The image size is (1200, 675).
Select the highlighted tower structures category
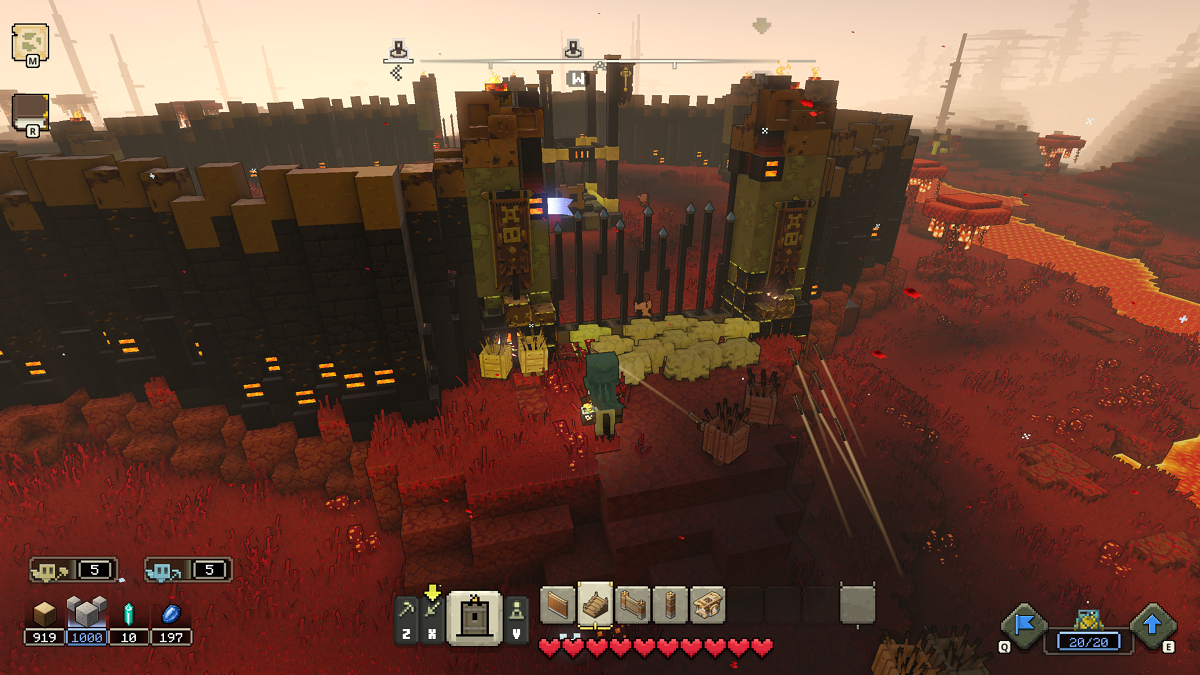pos(474,618)
